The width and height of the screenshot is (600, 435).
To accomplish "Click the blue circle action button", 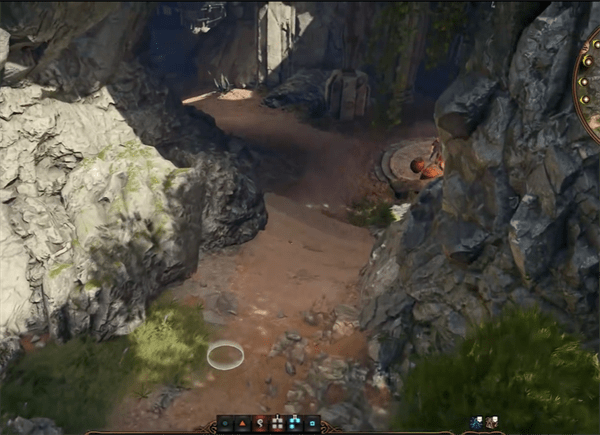I will coord(225,424).
